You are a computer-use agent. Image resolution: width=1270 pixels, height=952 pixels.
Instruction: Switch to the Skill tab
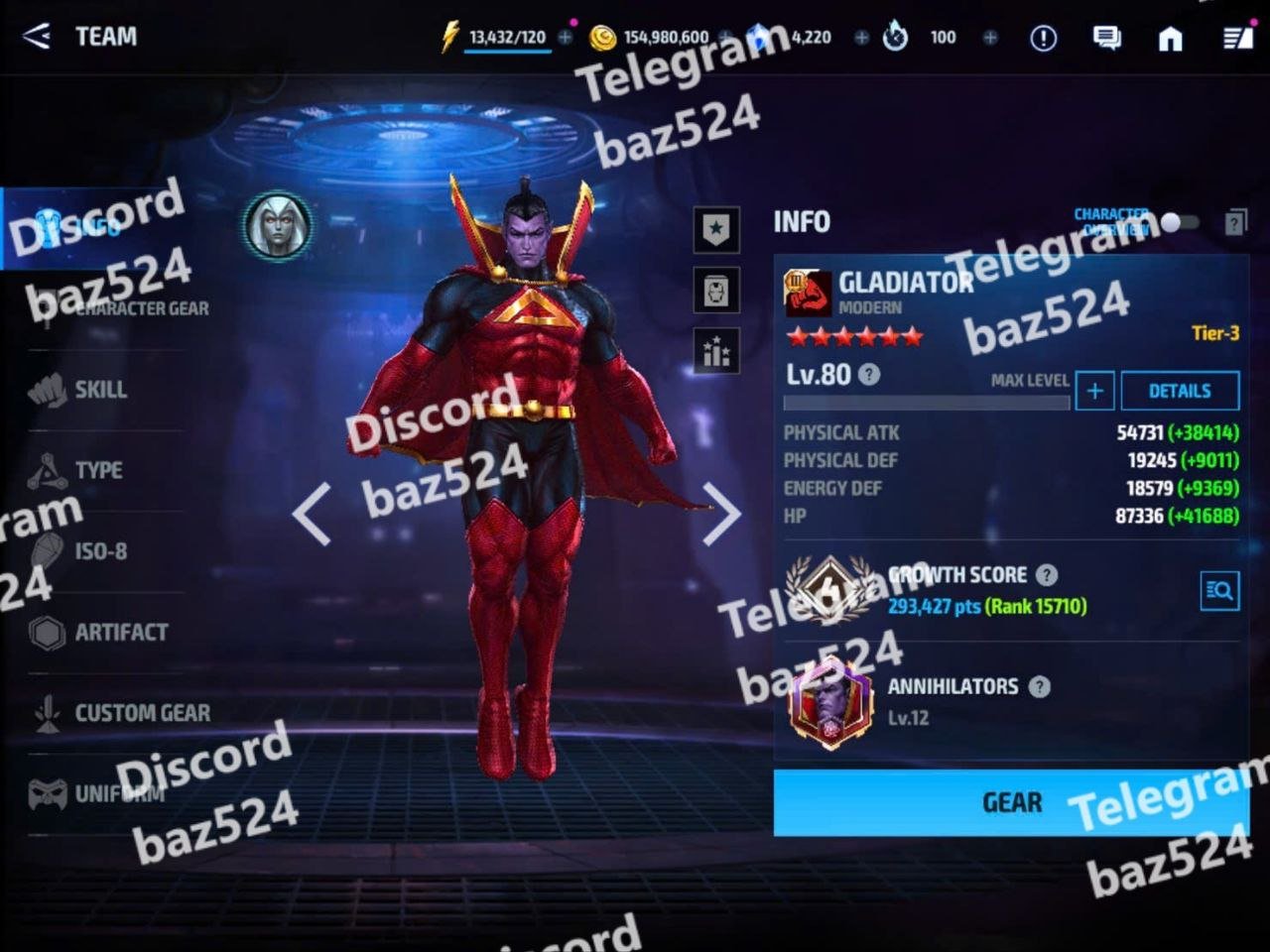tap(99, 390)
